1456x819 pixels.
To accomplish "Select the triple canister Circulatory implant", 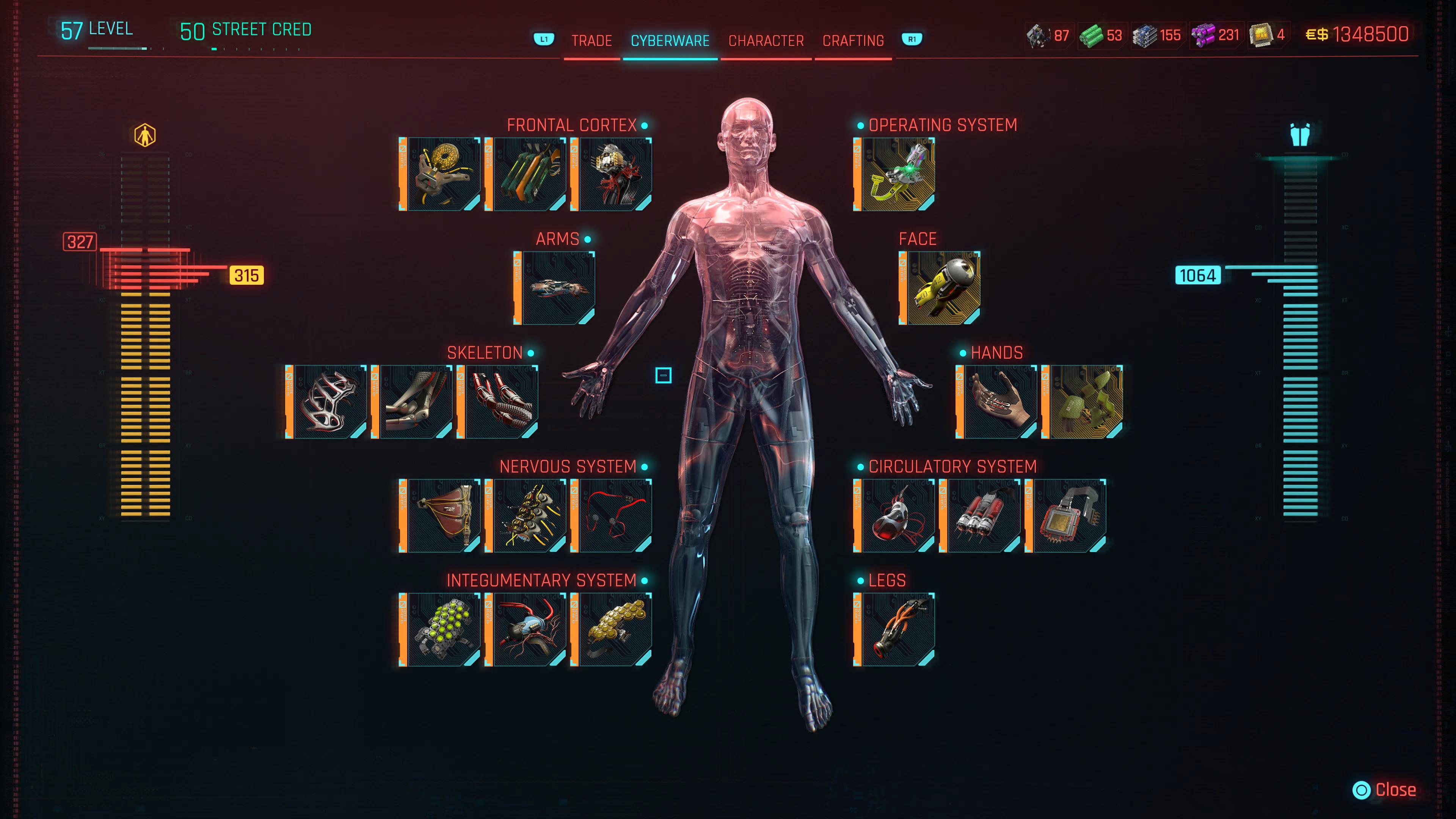I will tap(980, 516).
